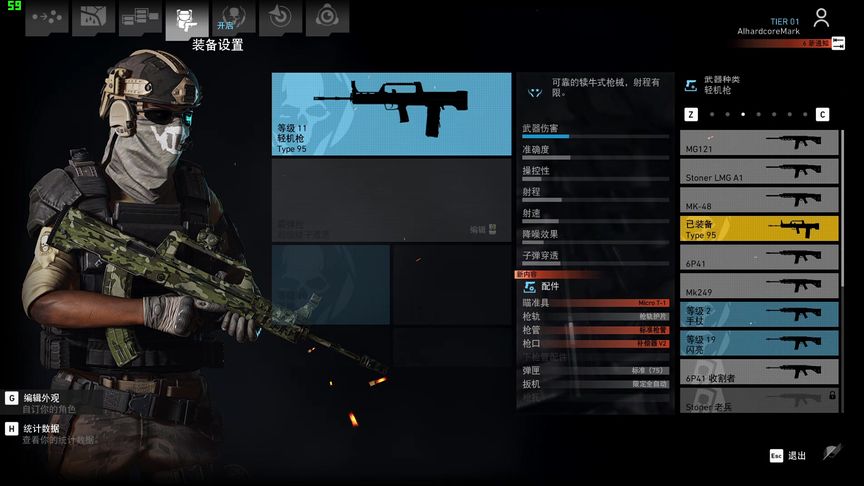Image resolution: width=864 pixels, height=486 pixels.
Task: Pick the MK-48 weapon entry
Action: (760, 200)
